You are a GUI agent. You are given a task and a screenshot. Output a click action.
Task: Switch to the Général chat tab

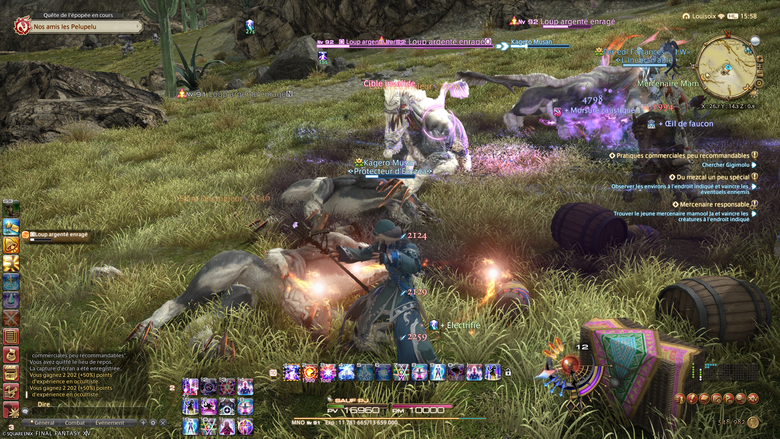(45, 423)
